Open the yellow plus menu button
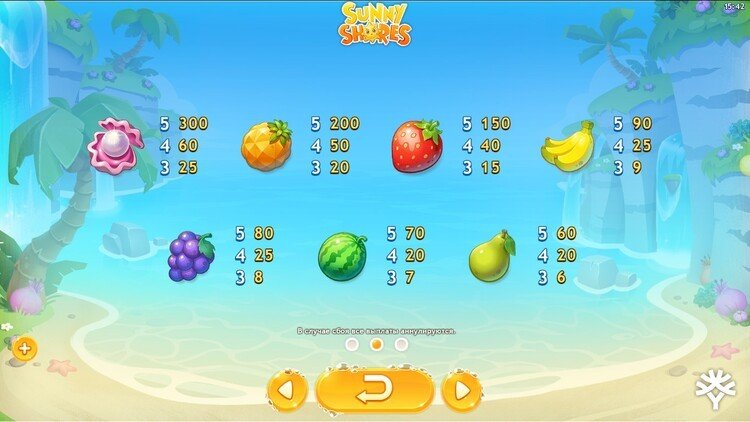This screenshot has width=750, height=422. pos(24,349)
